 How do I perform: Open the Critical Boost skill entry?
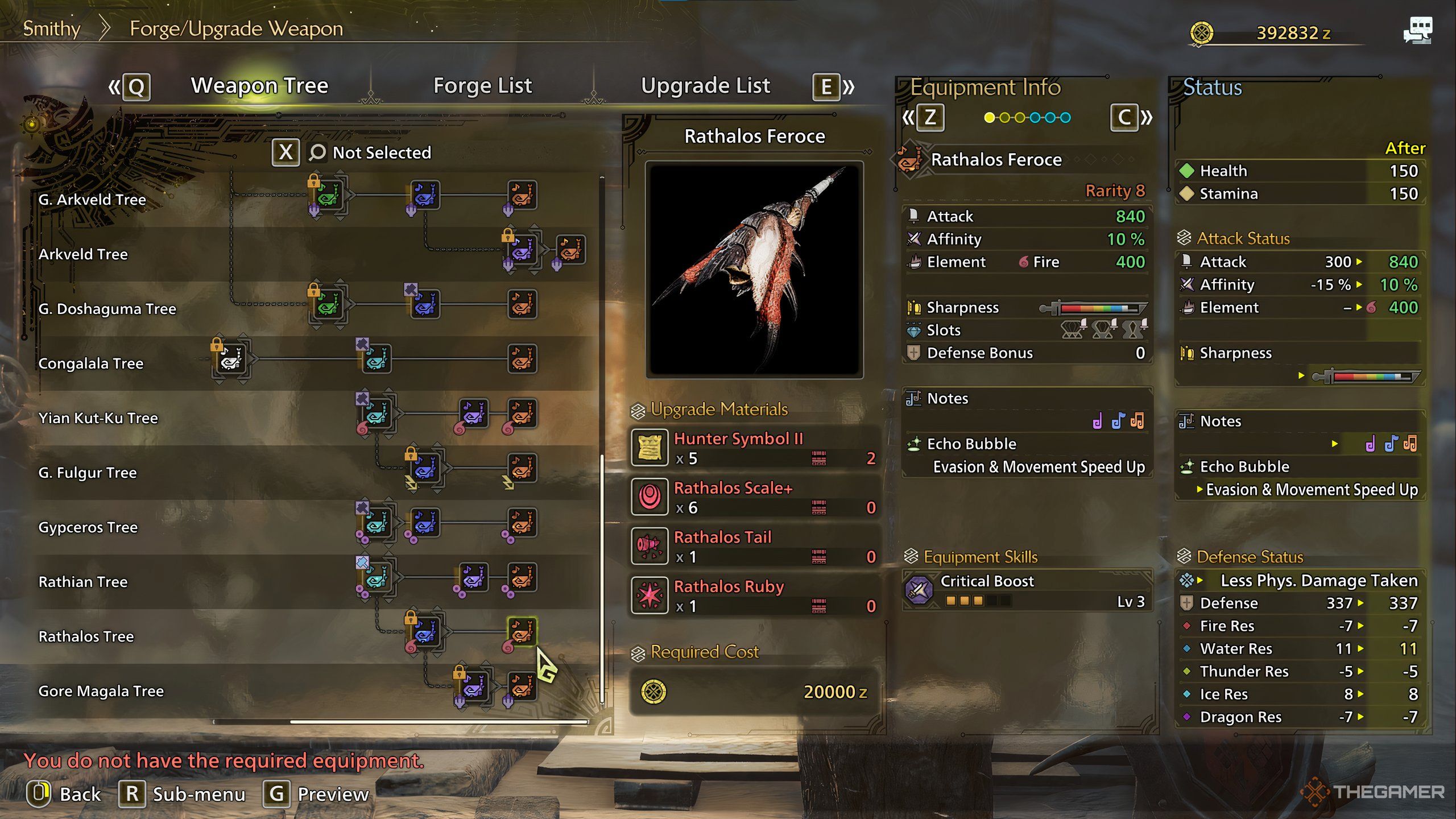[1027, 590]
